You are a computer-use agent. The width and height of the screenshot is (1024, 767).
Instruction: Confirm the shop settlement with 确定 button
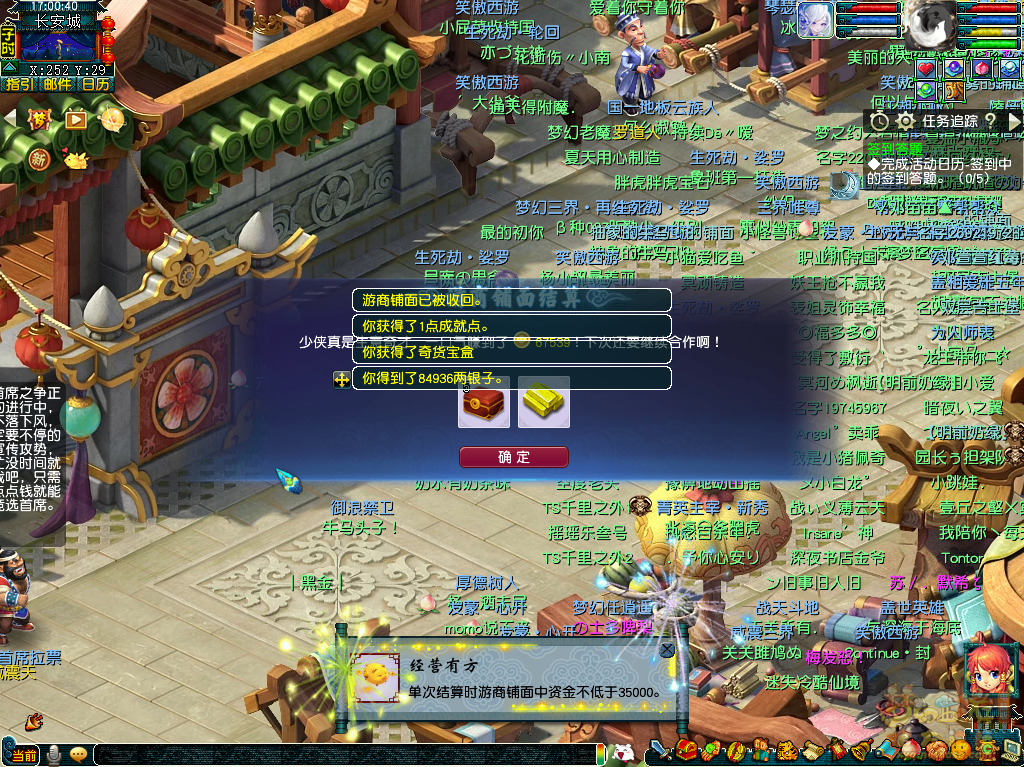point(514,457)
